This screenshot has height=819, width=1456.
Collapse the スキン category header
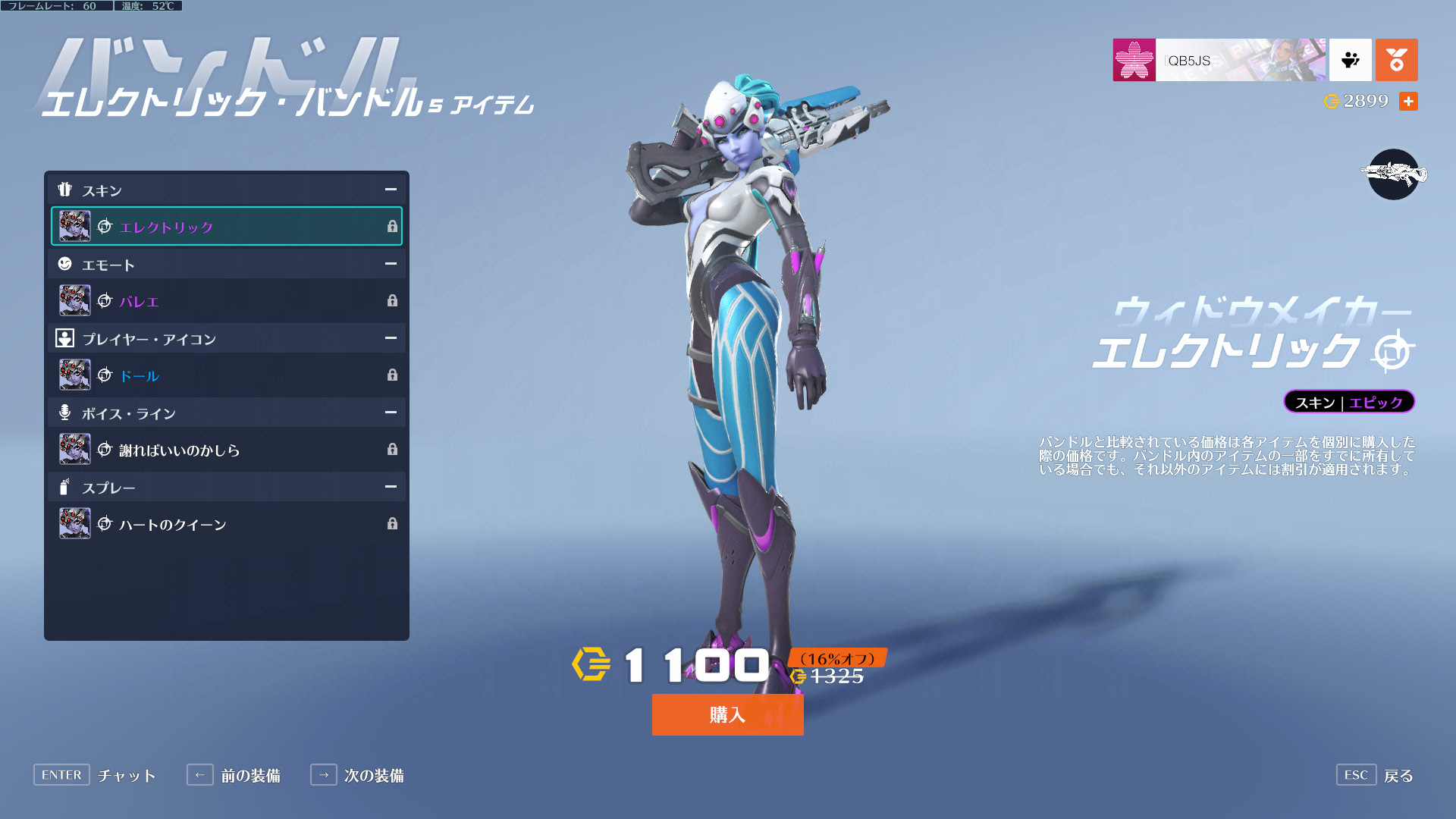pos(391,190)
